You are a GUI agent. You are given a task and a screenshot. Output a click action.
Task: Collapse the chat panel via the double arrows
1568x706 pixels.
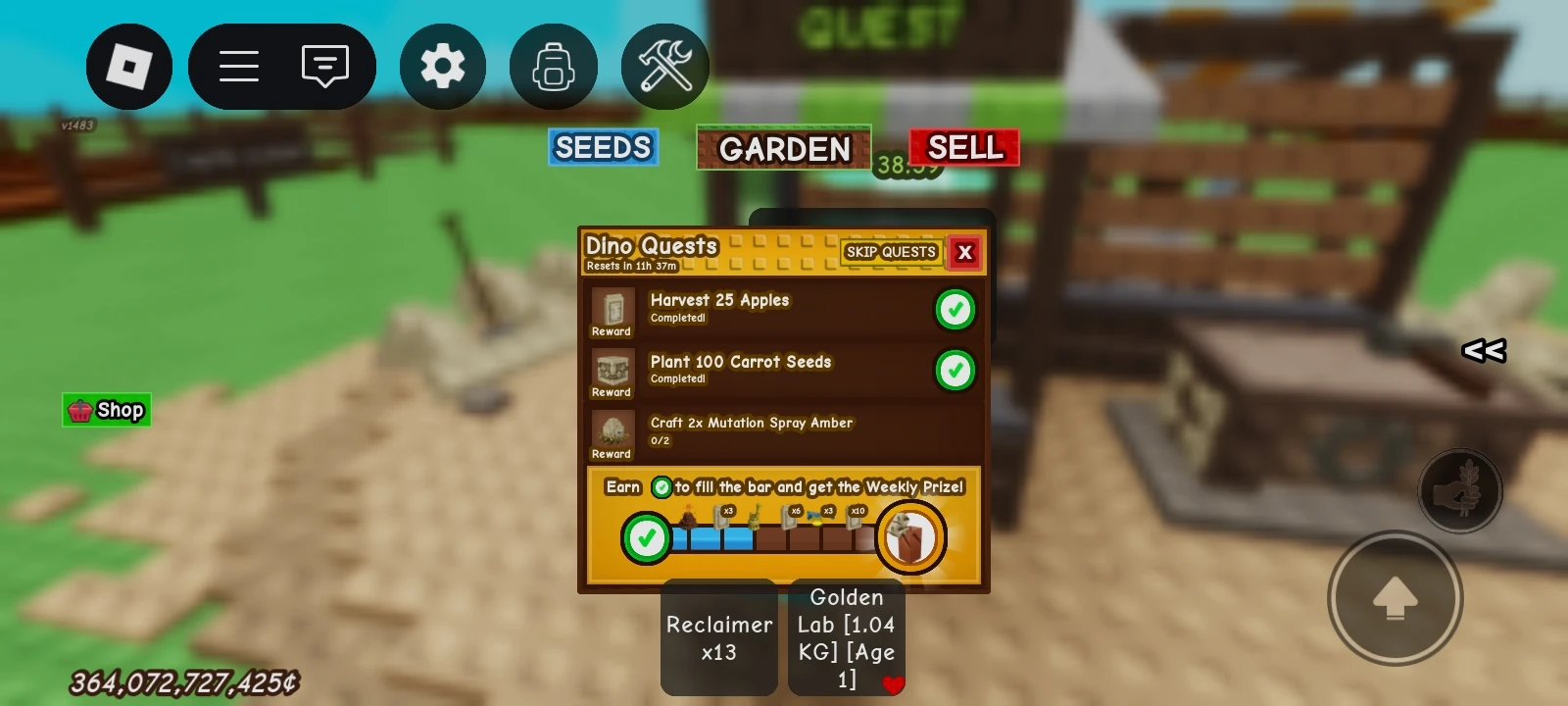[x=1483, y=350]
